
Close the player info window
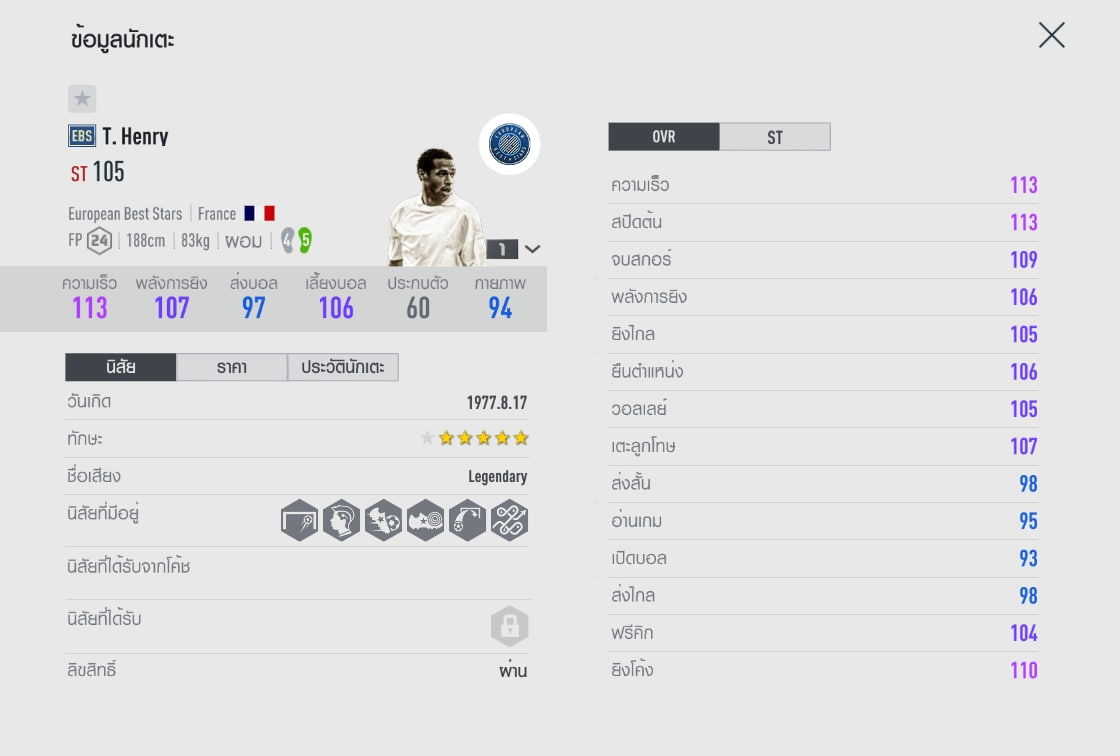(1051, 36)
